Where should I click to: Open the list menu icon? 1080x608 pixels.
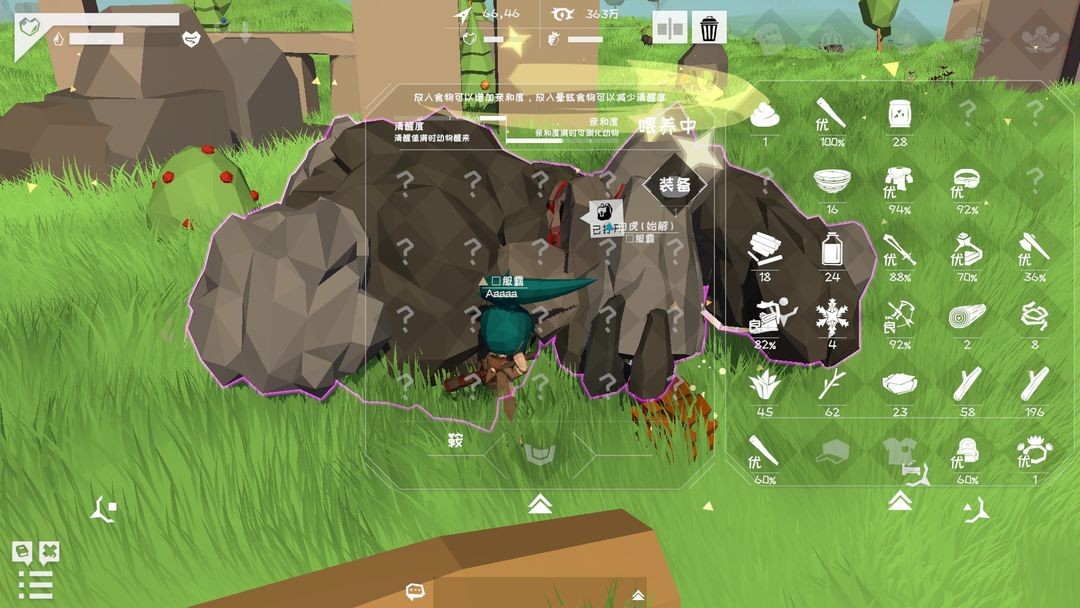point(35,584)
